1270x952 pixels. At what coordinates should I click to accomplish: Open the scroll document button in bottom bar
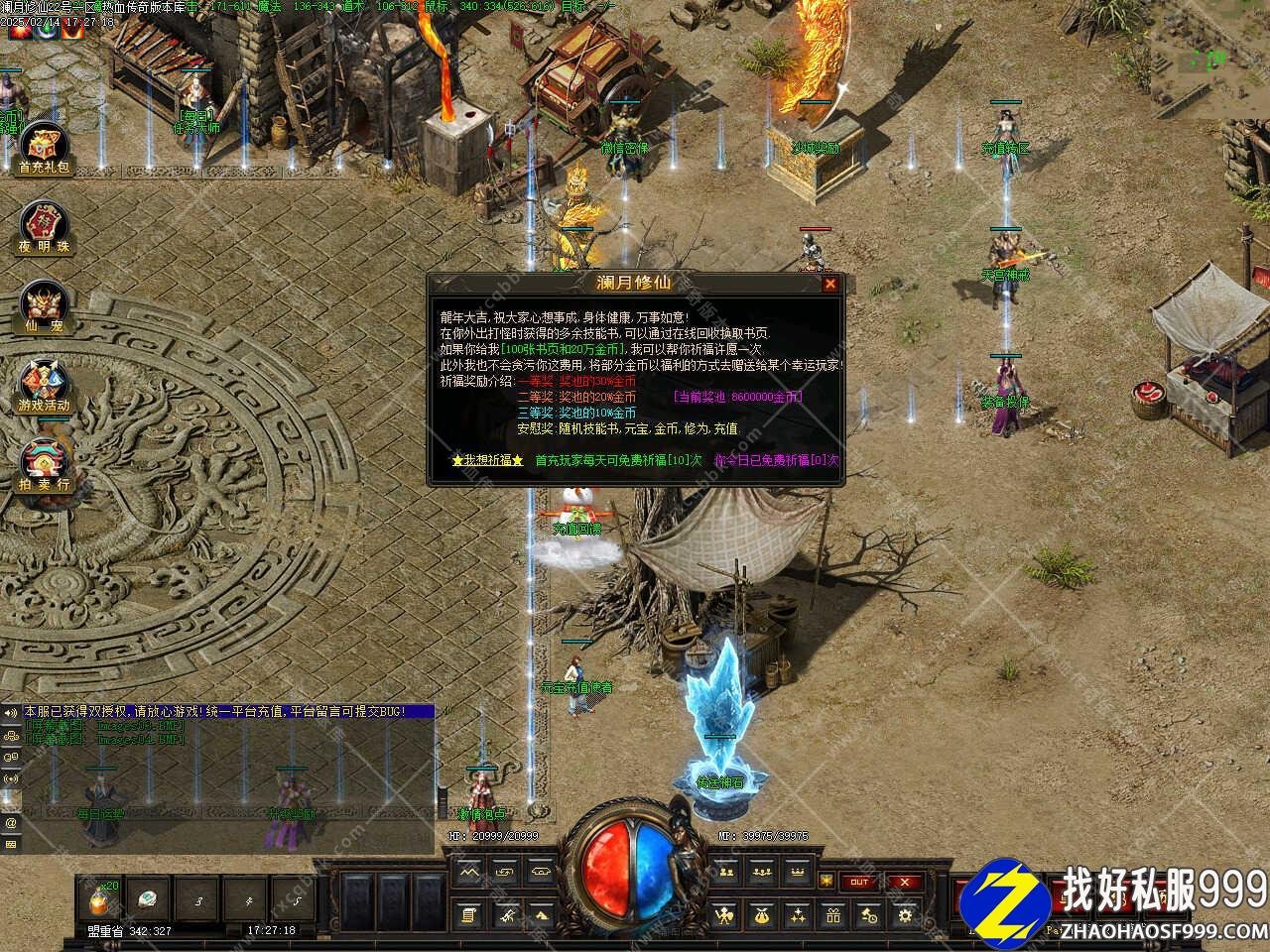[469, 915]
